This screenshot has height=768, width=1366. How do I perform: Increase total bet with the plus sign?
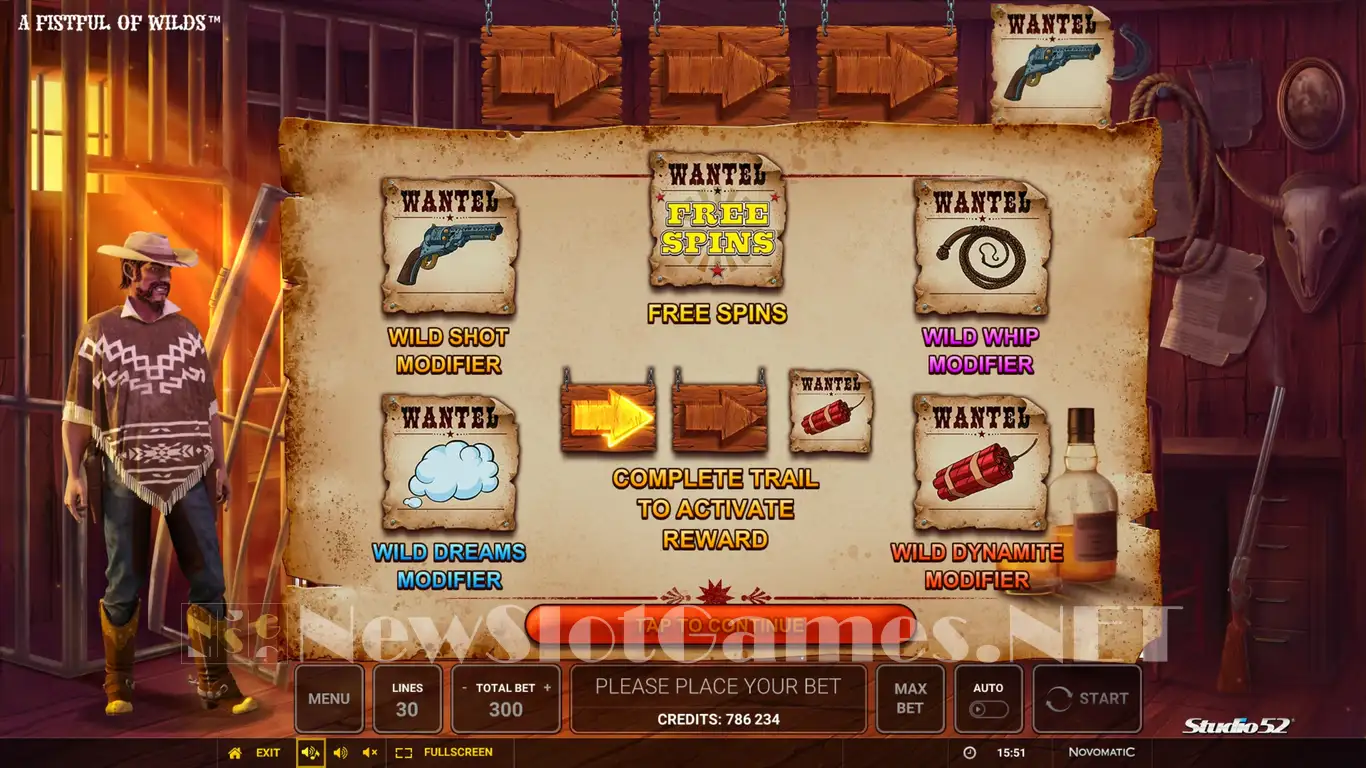[x=547, y=688]
